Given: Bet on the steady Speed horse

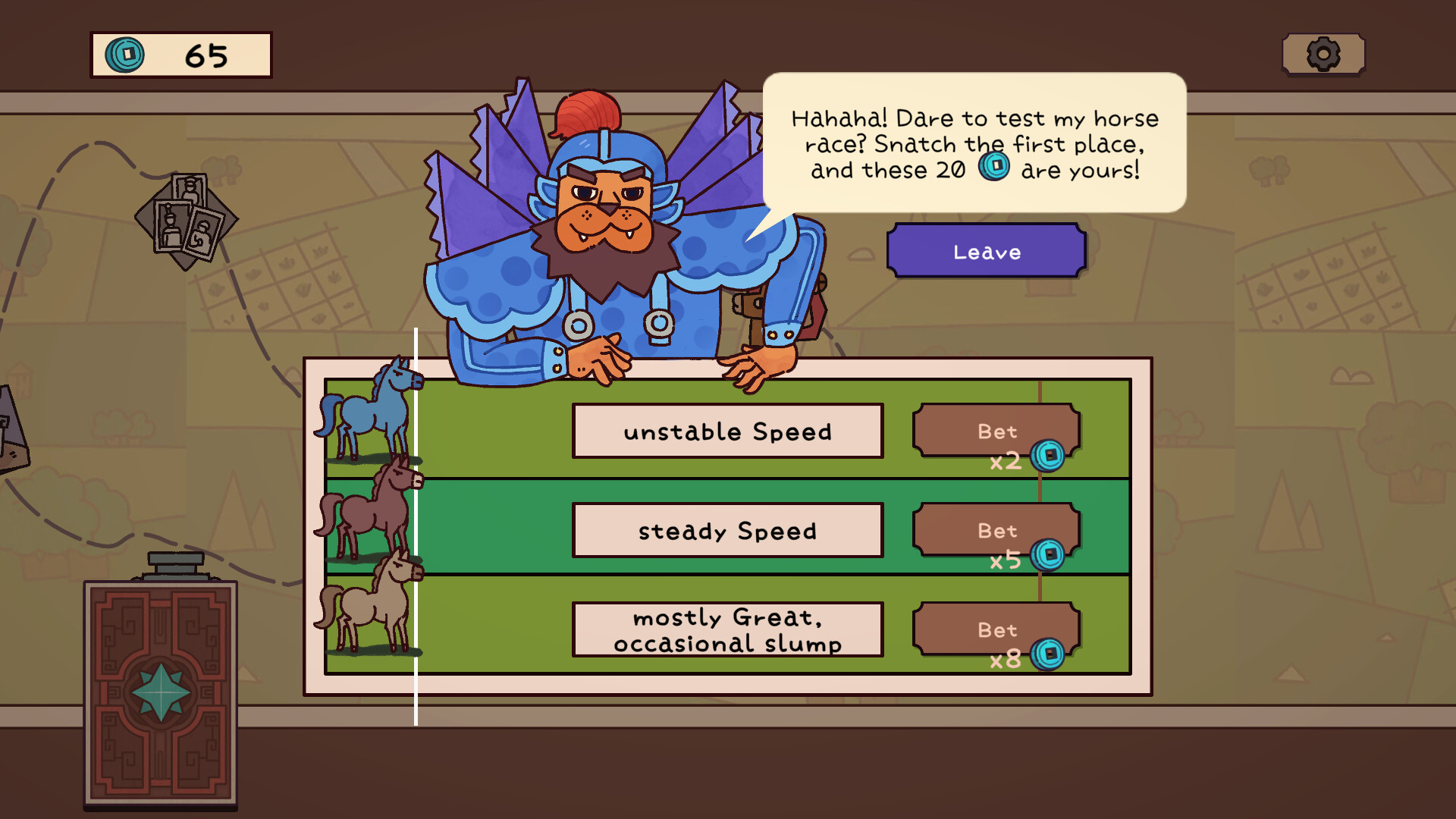Looking at the screenshot, I should pyautogui.click(x=996, y=530).
